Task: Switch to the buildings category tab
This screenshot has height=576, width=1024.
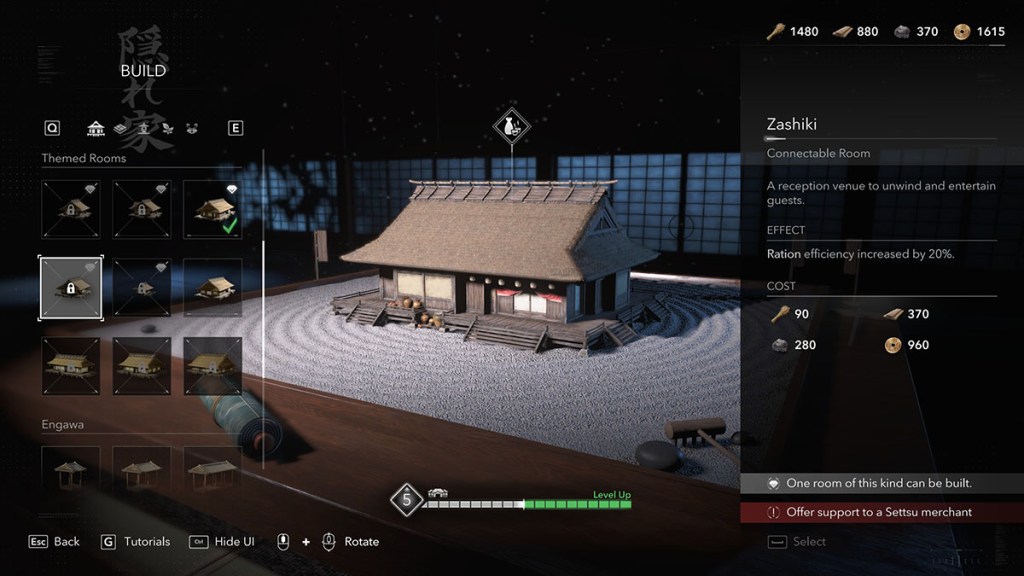Action: (96, 128)
